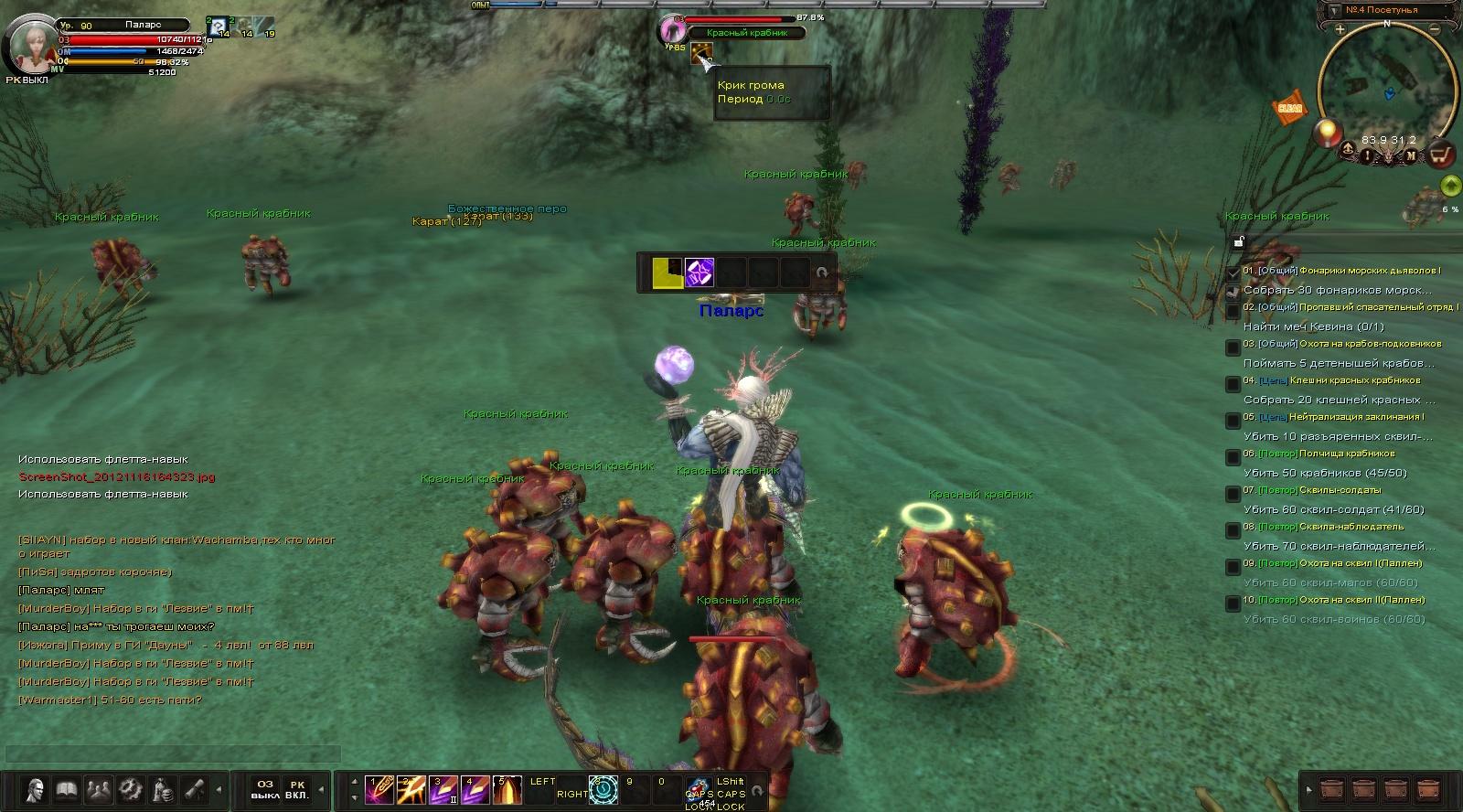
Task: Click the purple skill icon above Паларс
Action: (x=699, y=272)
